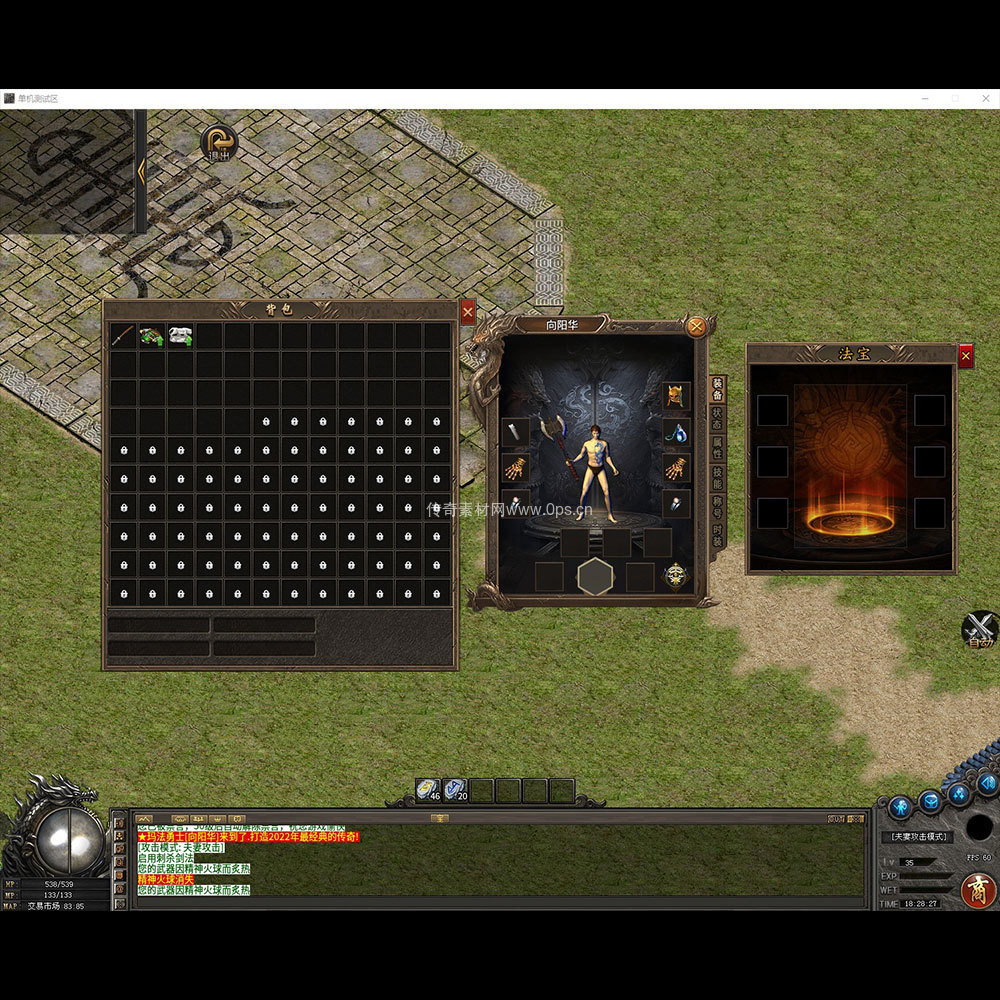This screenshot has width=1000, height=1000.
Task: Select the blue necklace equipment slot
Action: coord(677,432)
